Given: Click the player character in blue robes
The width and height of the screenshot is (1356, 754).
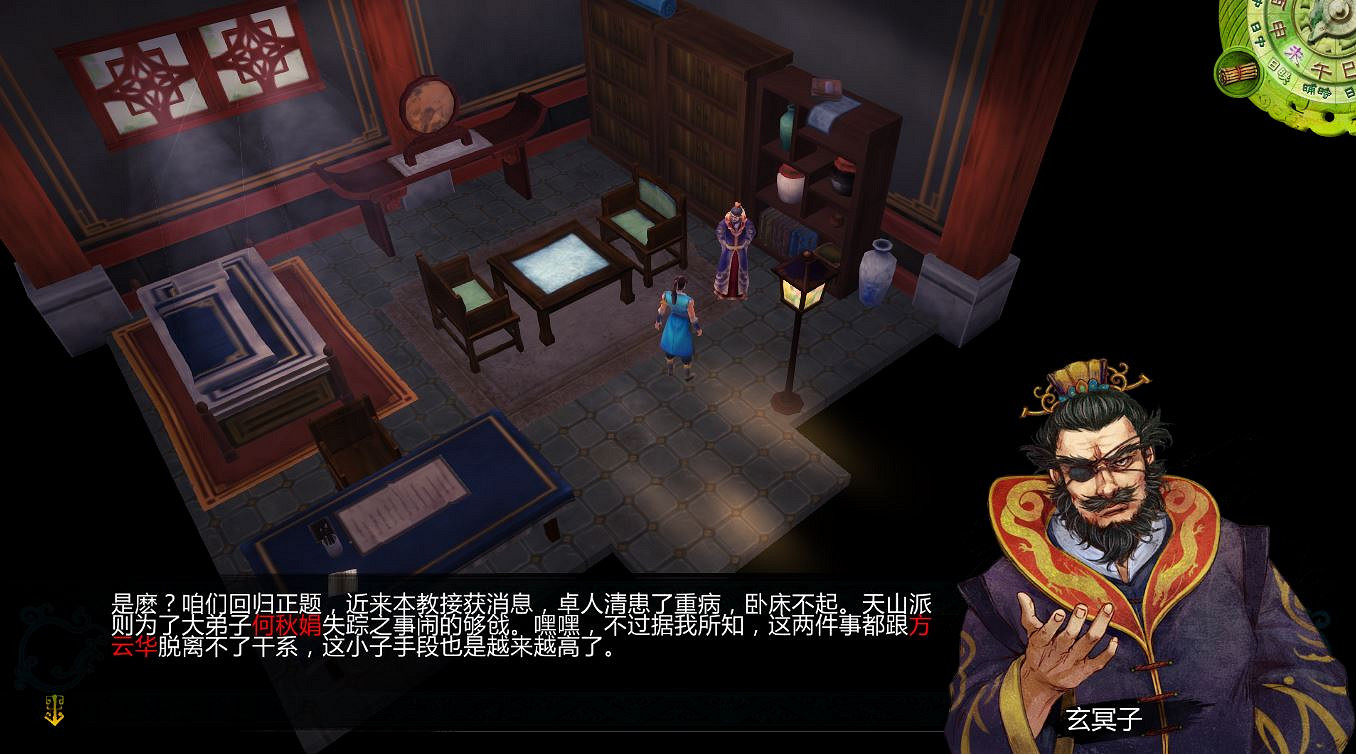Looking at the screenshot, I should pos(676,320).
